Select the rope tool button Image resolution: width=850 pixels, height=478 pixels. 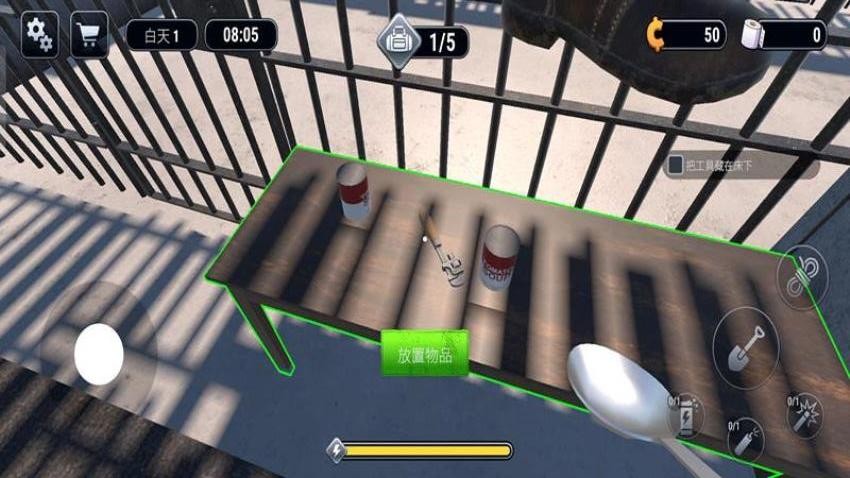[801, 277]
